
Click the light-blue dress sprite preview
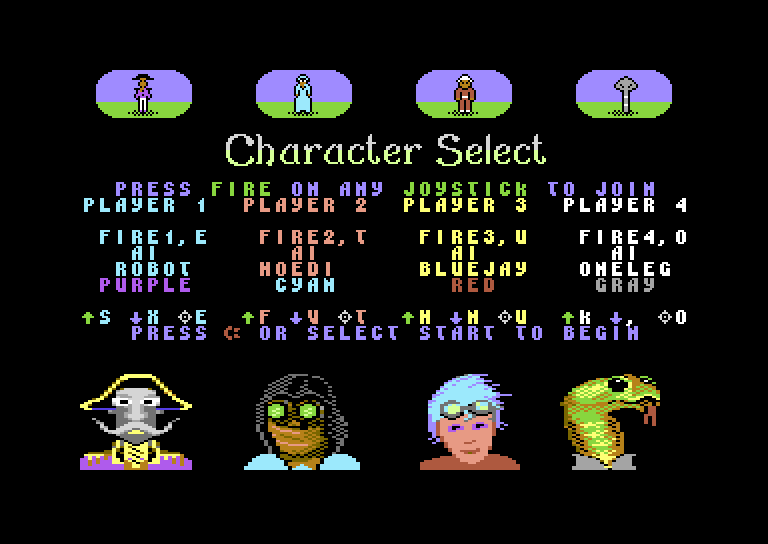[x=304, y=94]
